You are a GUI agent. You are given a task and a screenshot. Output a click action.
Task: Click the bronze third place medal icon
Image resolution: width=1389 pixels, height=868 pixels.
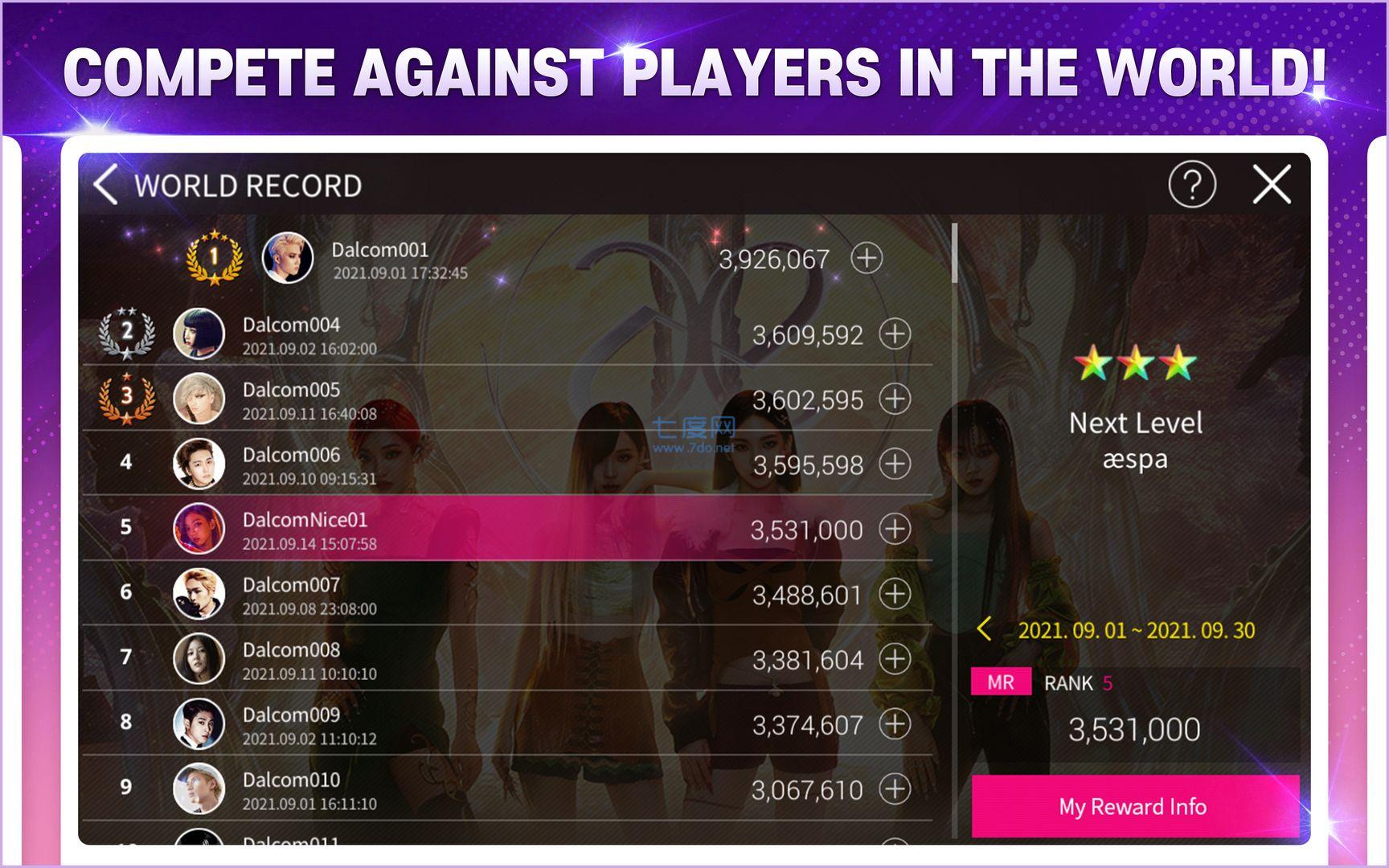point(127,399)
